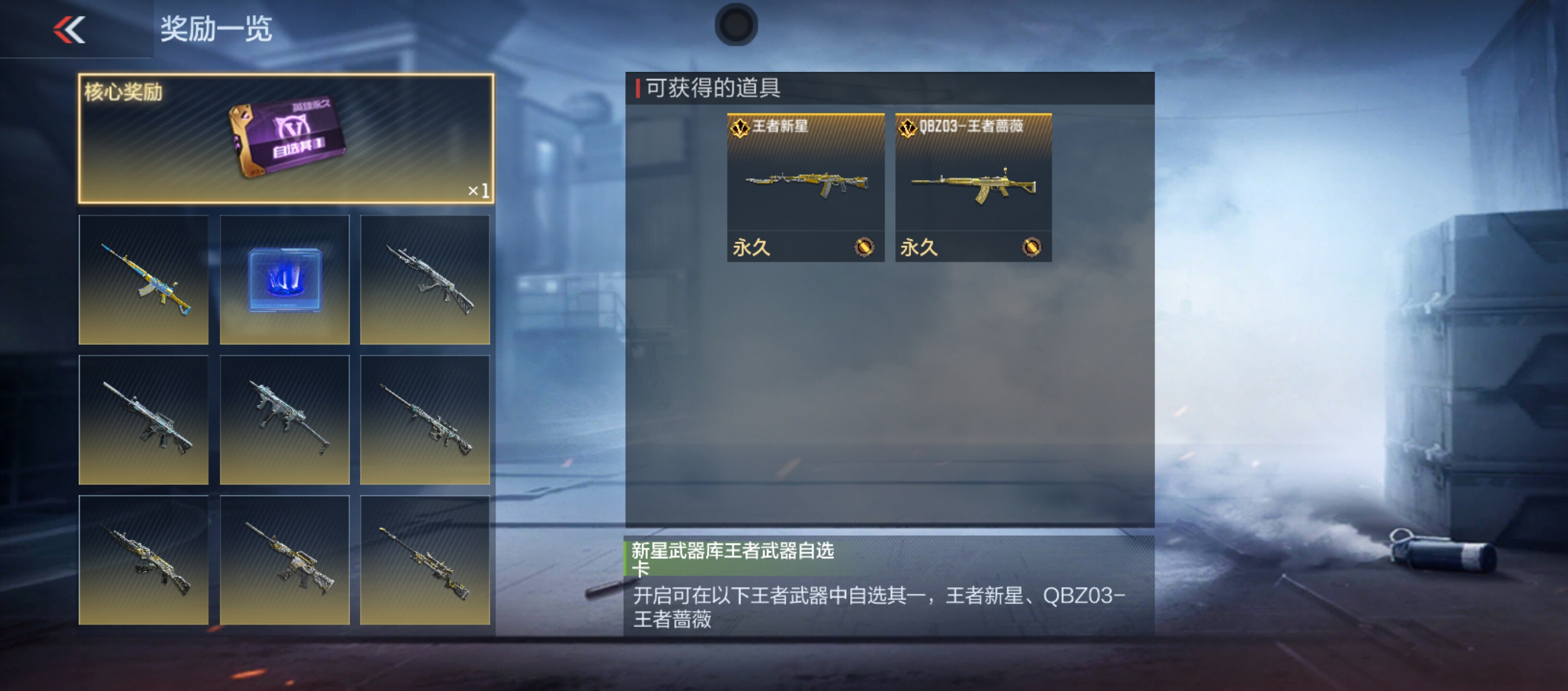Image resolution: width=1568 pixels, height=691 pixels.
Task: Click the 奖励一览 page title
Action: point(216,29)
